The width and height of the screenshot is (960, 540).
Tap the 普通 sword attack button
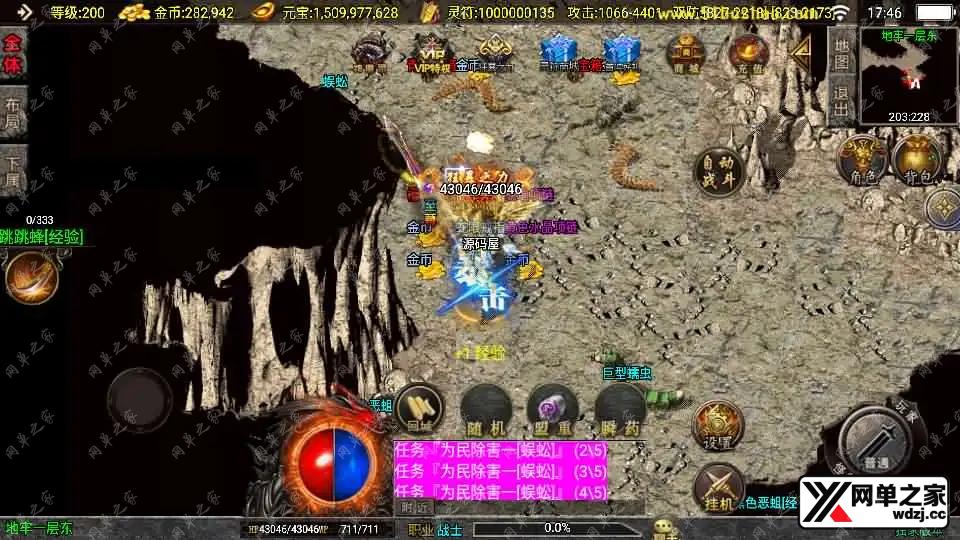tap(879, 440)
